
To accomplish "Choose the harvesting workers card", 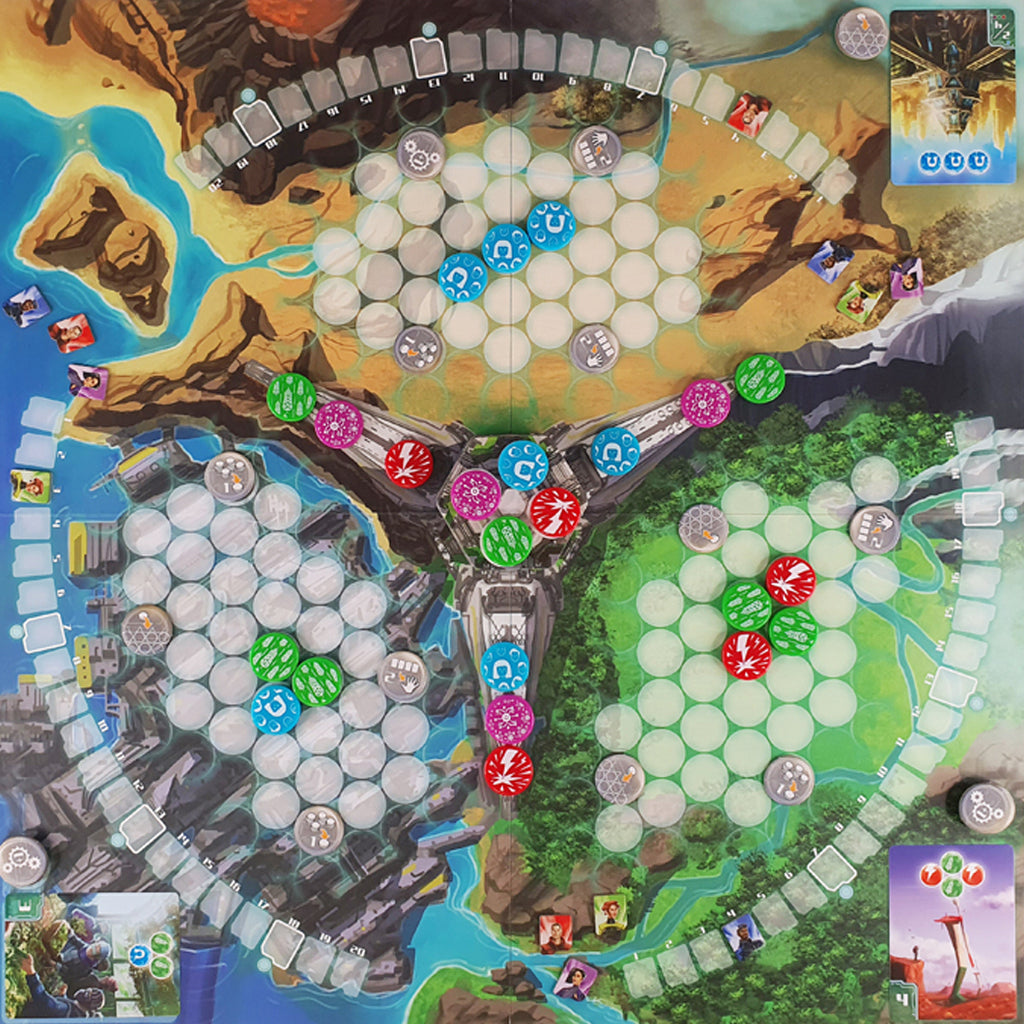I will 92,955.
